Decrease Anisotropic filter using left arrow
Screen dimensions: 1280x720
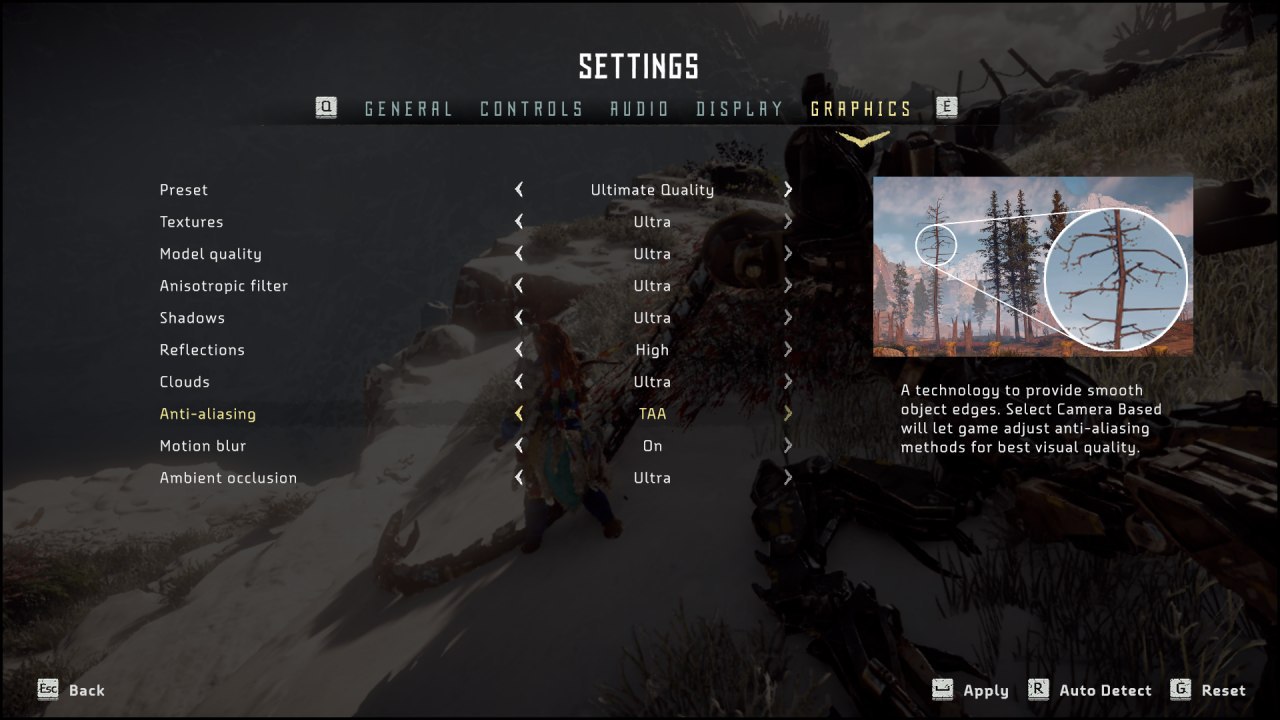tap(519, 286)
